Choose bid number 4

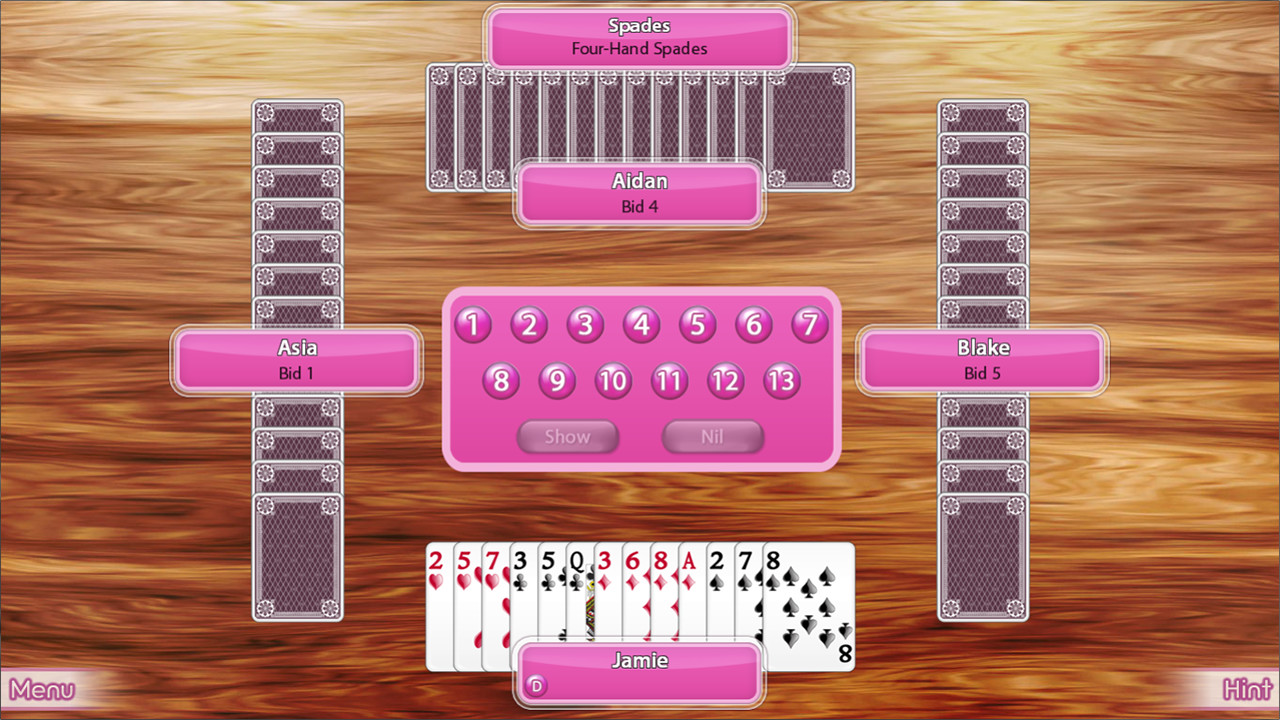[641, 324]
